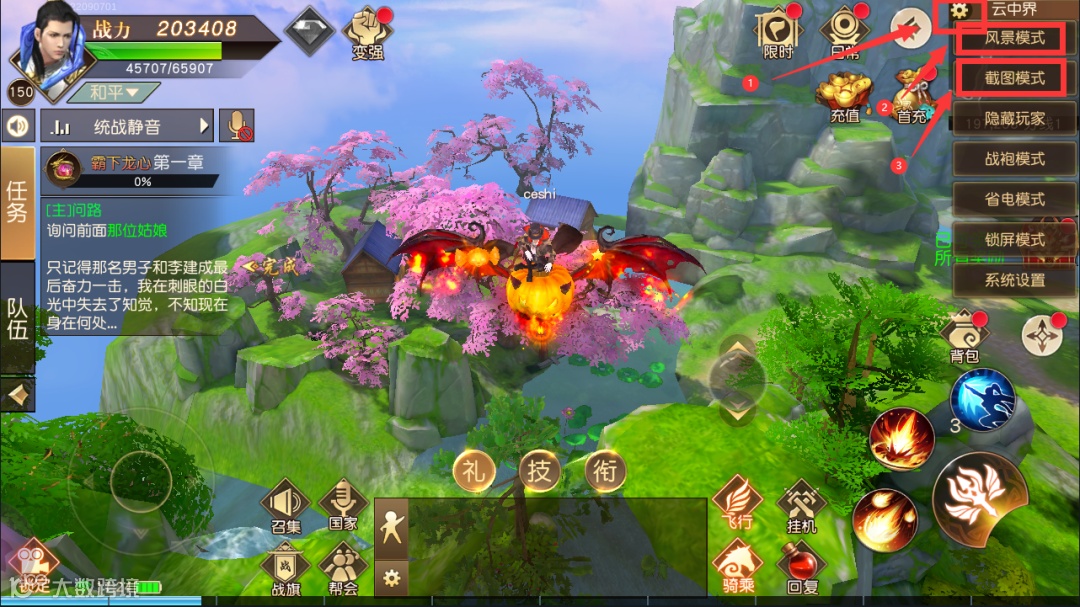Tap the 变强 power-up icon
The height and width of the screenshot is (607, 1080).
point(368,34)
